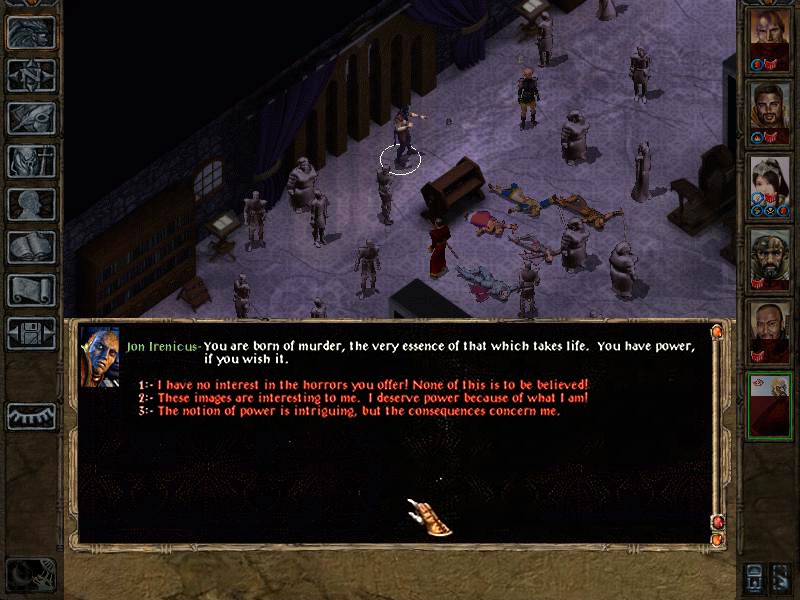The image size is (800, 600).
Task: Pick reply "These images are interesting to me"
Action: pos(372,398)
